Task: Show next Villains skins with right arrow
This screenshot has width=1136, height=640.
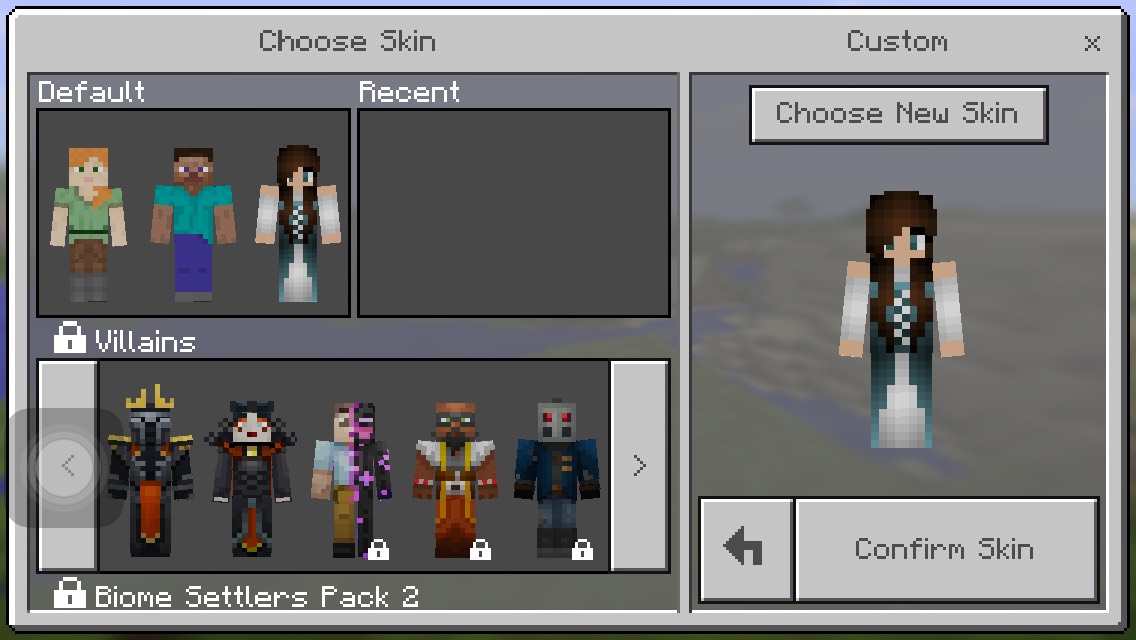Action: (x=639, y=465)
